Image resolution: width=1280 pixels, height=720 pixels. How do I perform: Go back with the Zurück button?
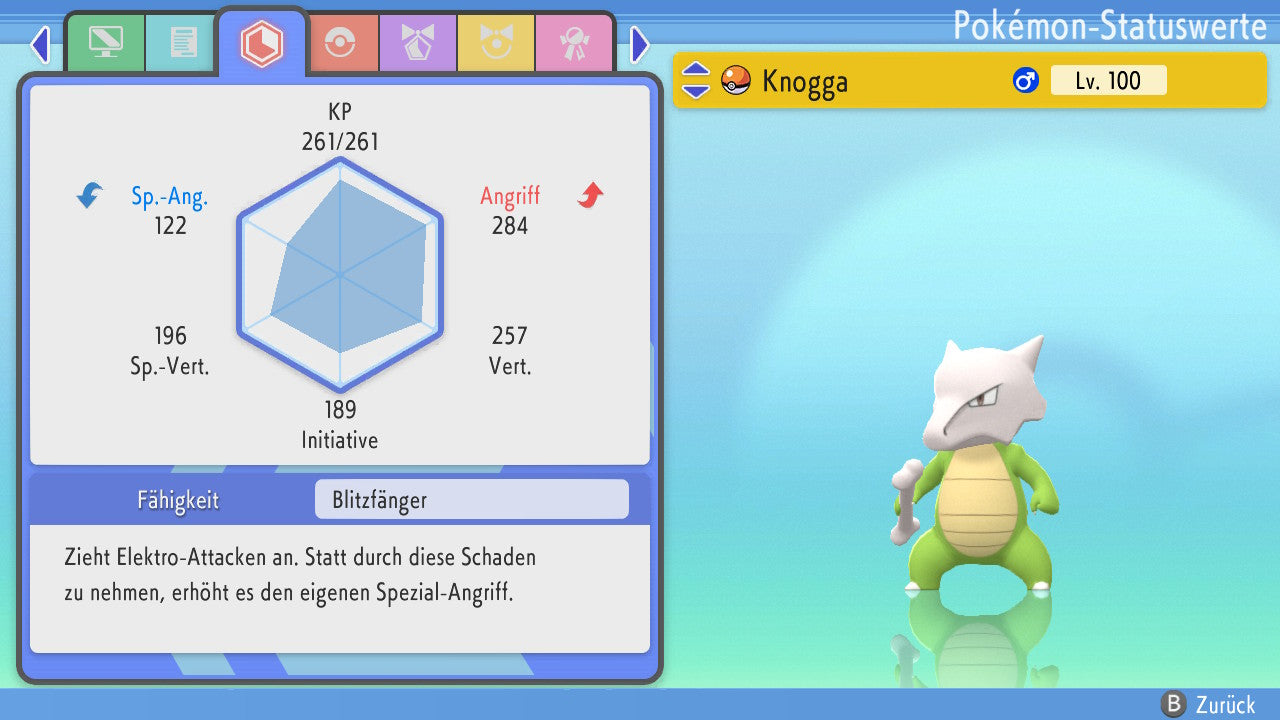pos(1208,704)
